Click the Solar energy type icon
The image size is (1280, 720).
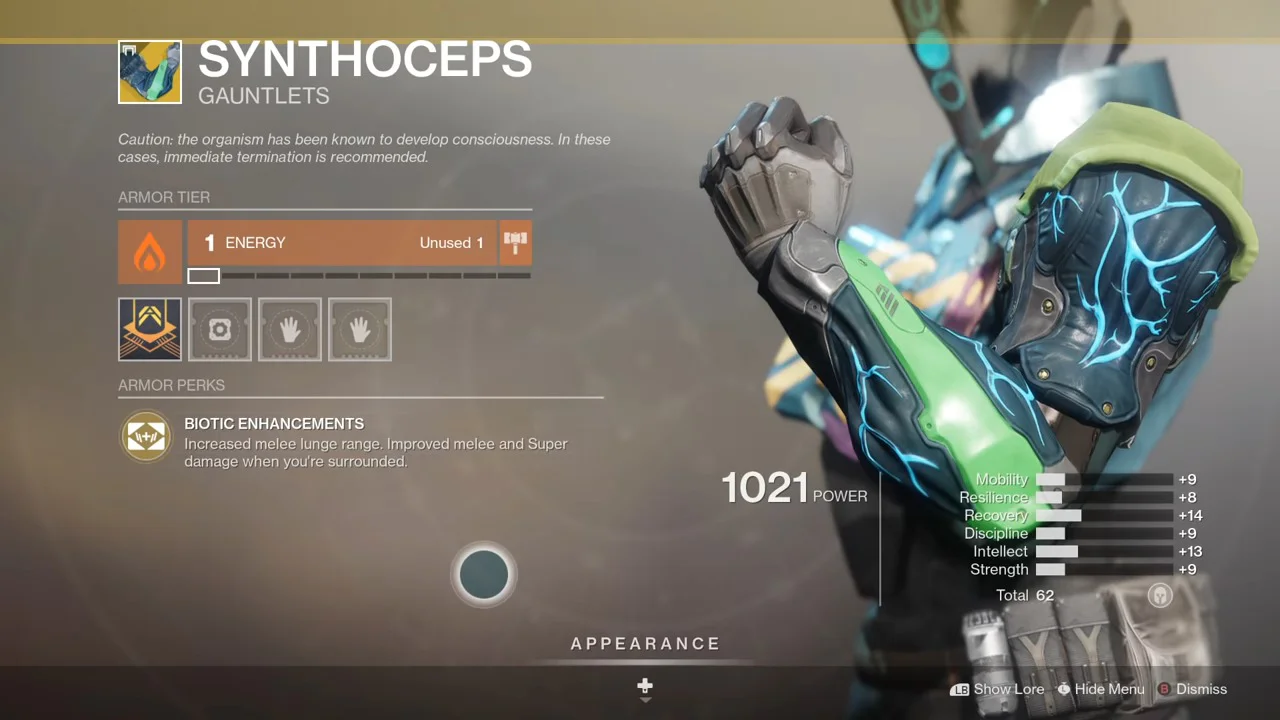tap(150, 252)
